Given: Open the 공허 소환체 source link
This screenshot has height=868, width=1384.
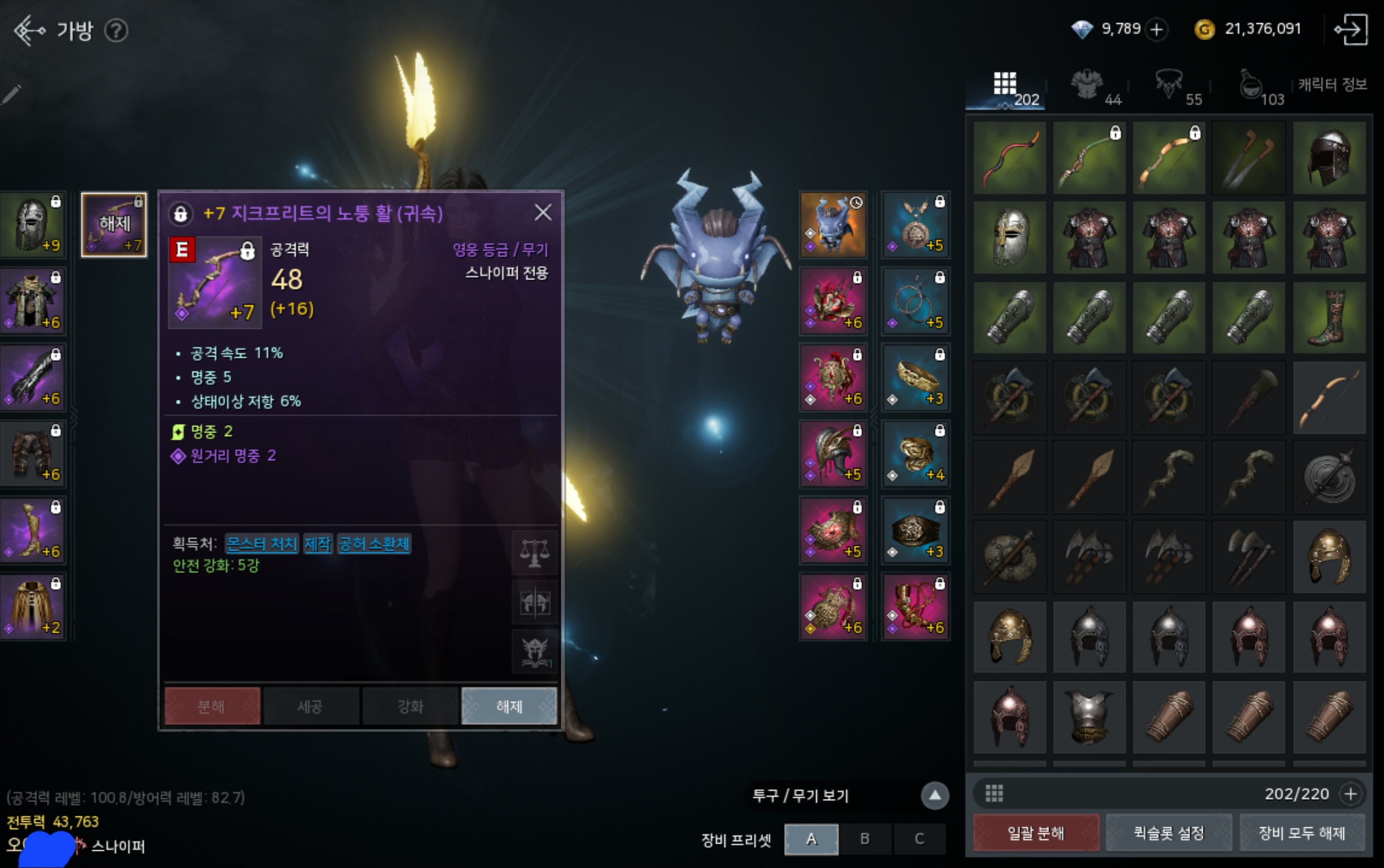Looking at the screenshot, I should click(x=374, y=544).
